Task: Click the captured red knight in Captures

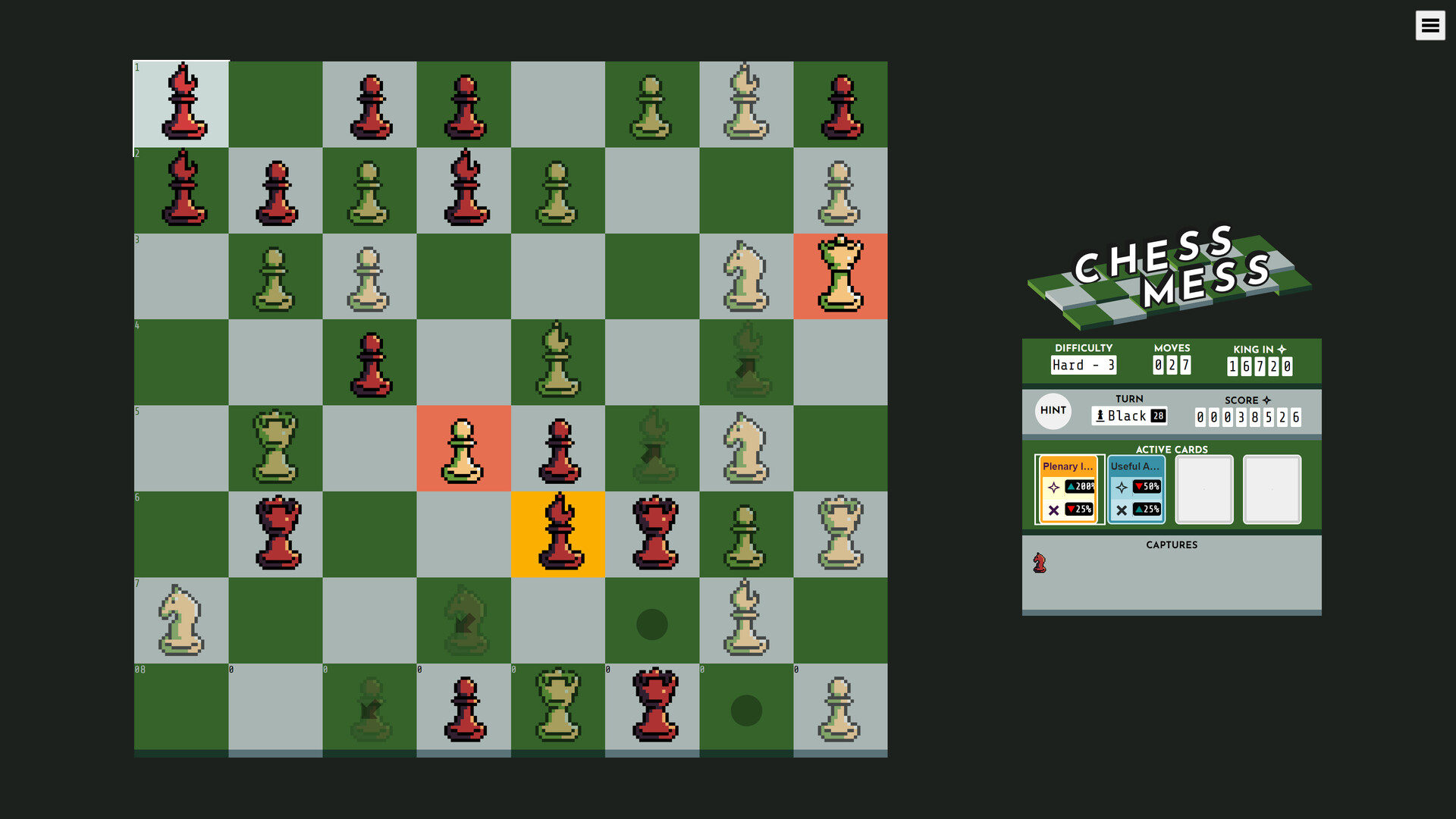Action: [x=1040, y=563]
